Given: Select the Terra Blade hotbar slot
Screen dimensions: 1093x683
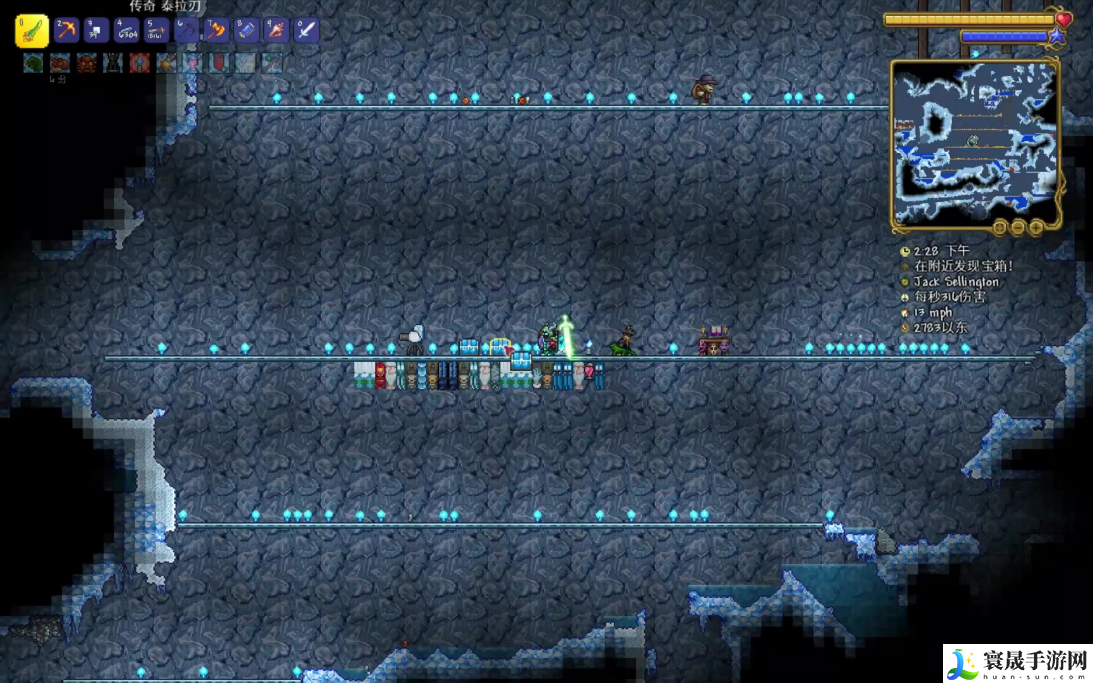Looking at the screenshot, I should [31, 31].
